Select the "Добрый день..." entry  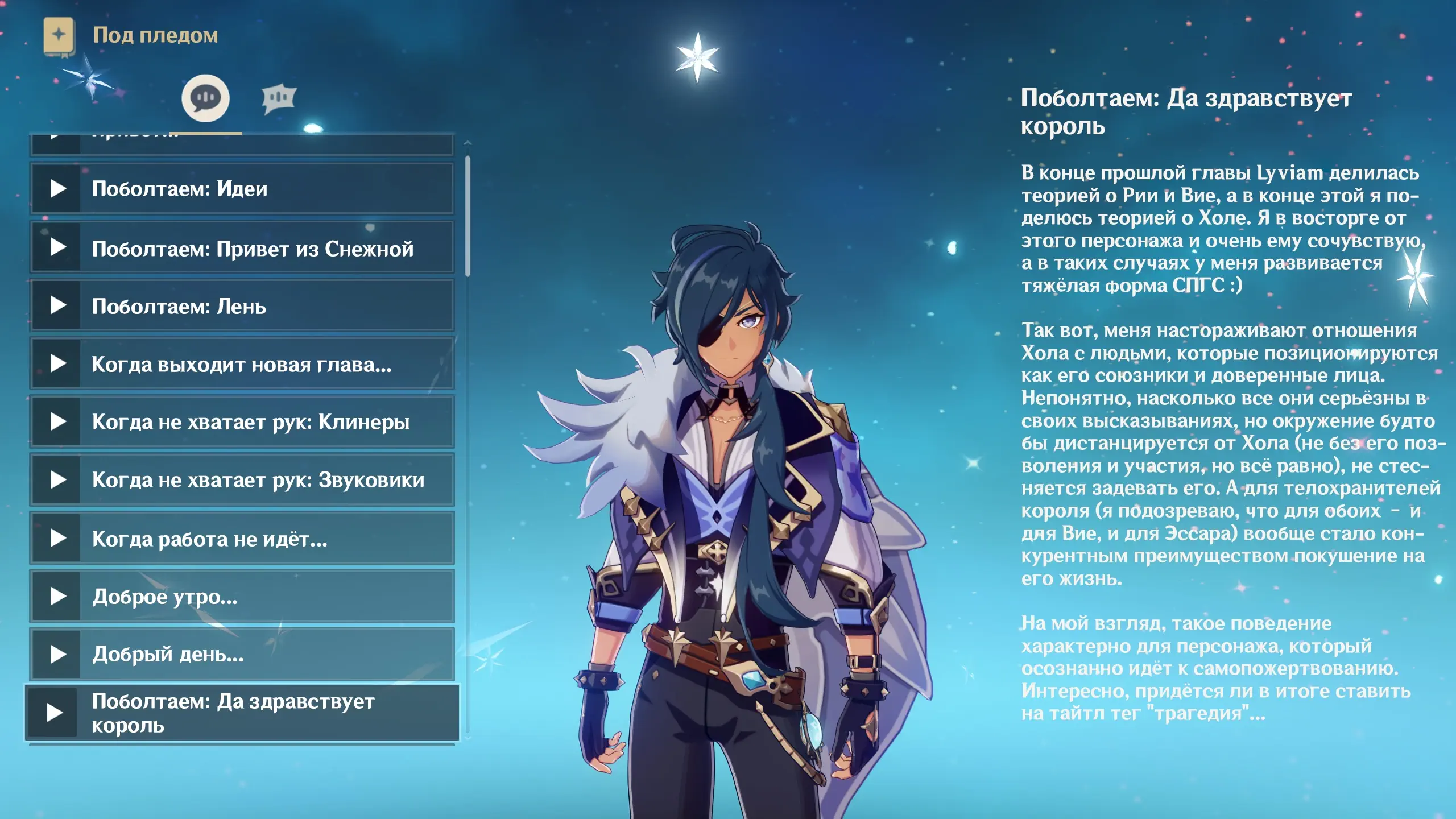pos(242,655)
